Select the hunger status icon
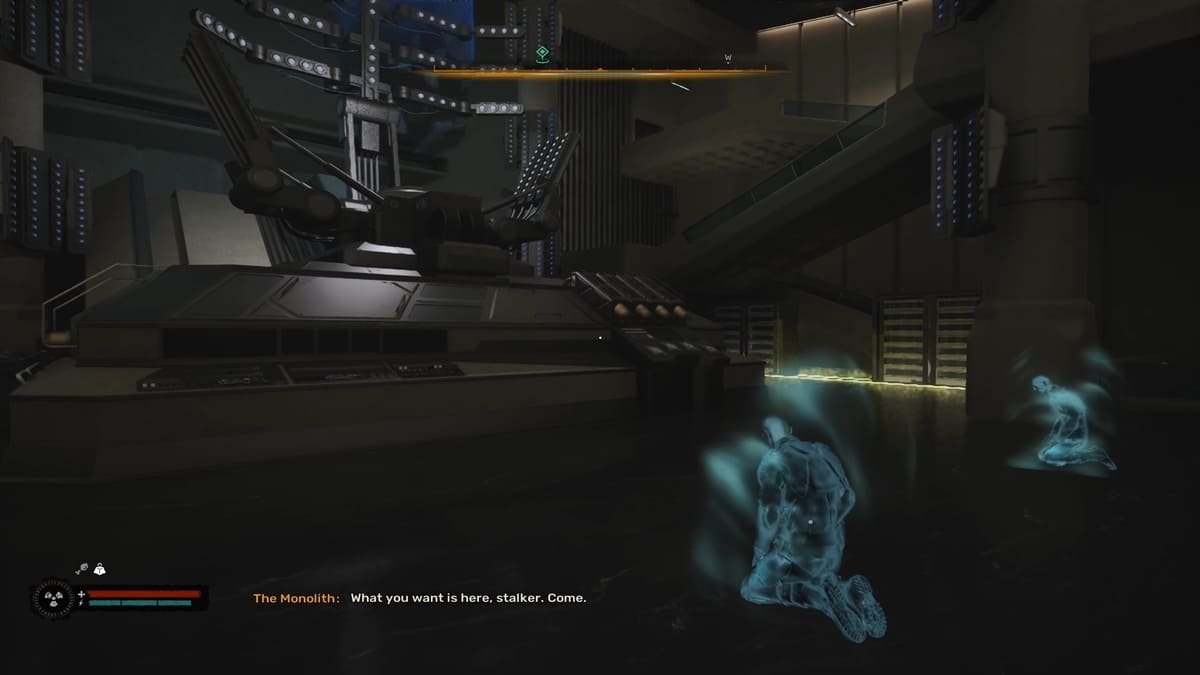Viewport: 1200px width, 675px height. (81, 570)
